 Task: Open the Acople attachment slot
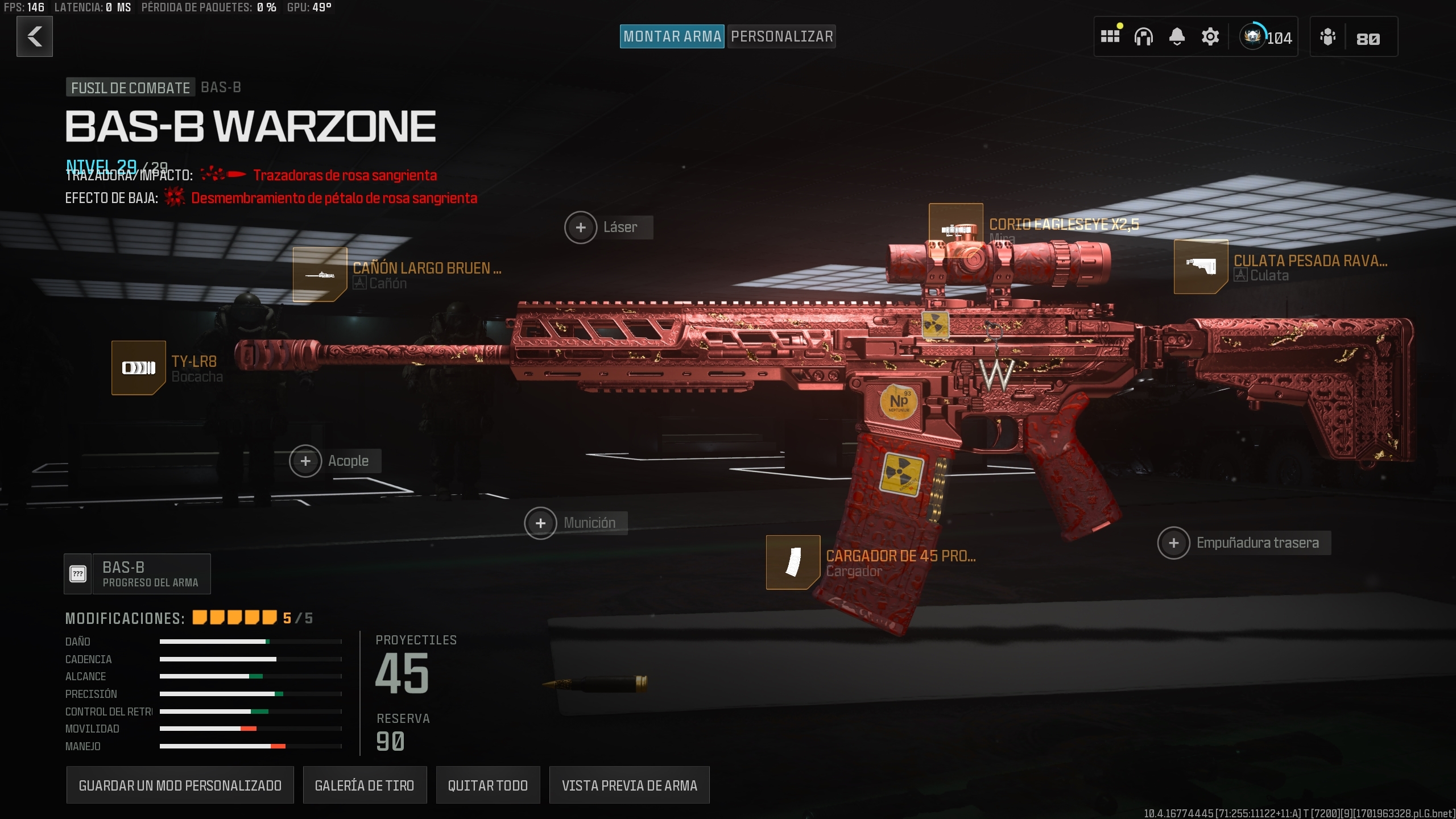[x=305, y=461]
